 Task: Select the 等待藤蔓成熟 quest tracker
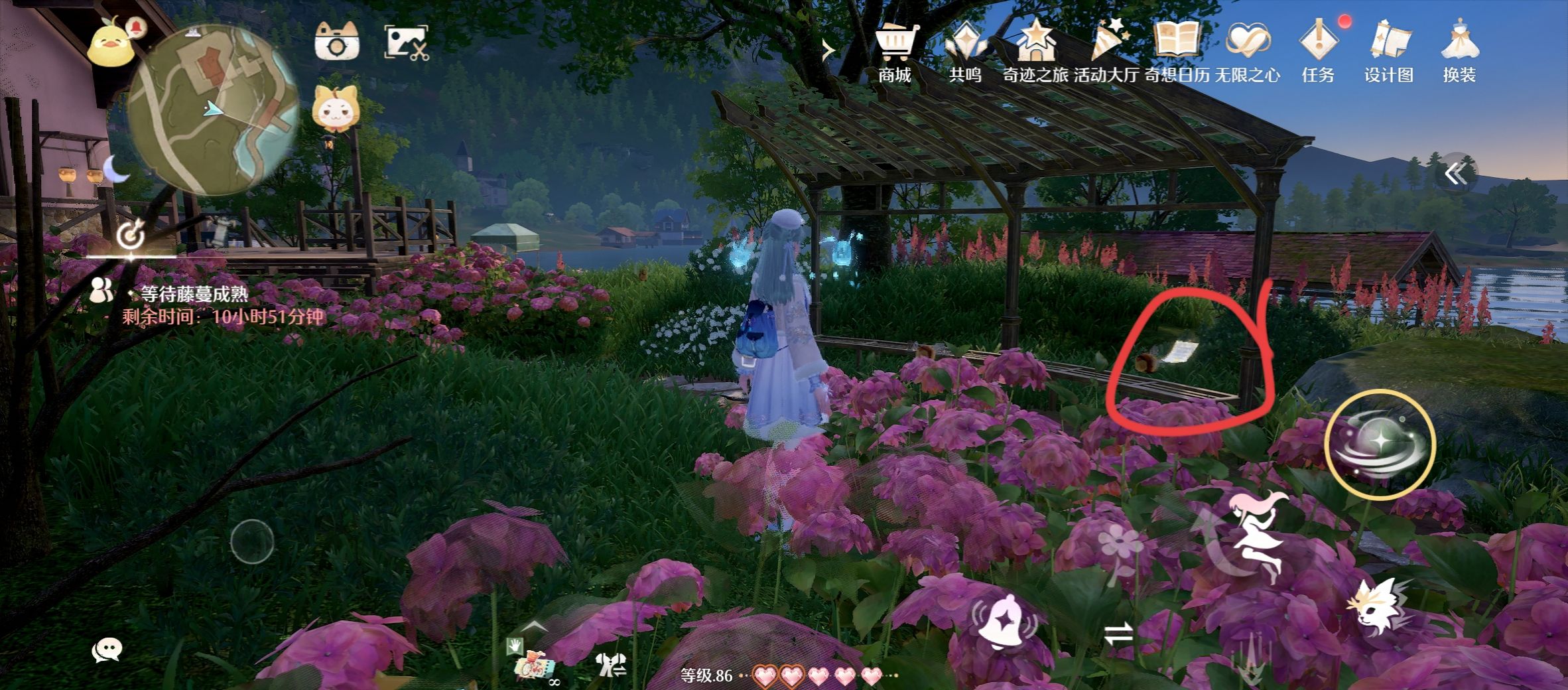point(194,294)
